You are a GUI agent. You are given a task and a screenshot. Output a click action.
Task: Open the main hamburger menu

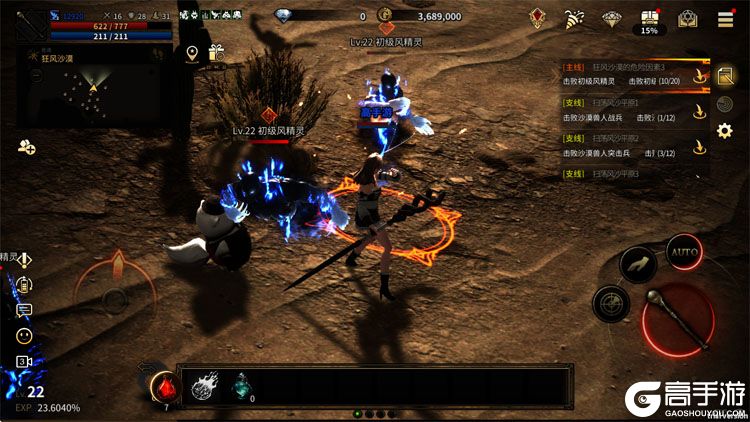tap(726, 19)
